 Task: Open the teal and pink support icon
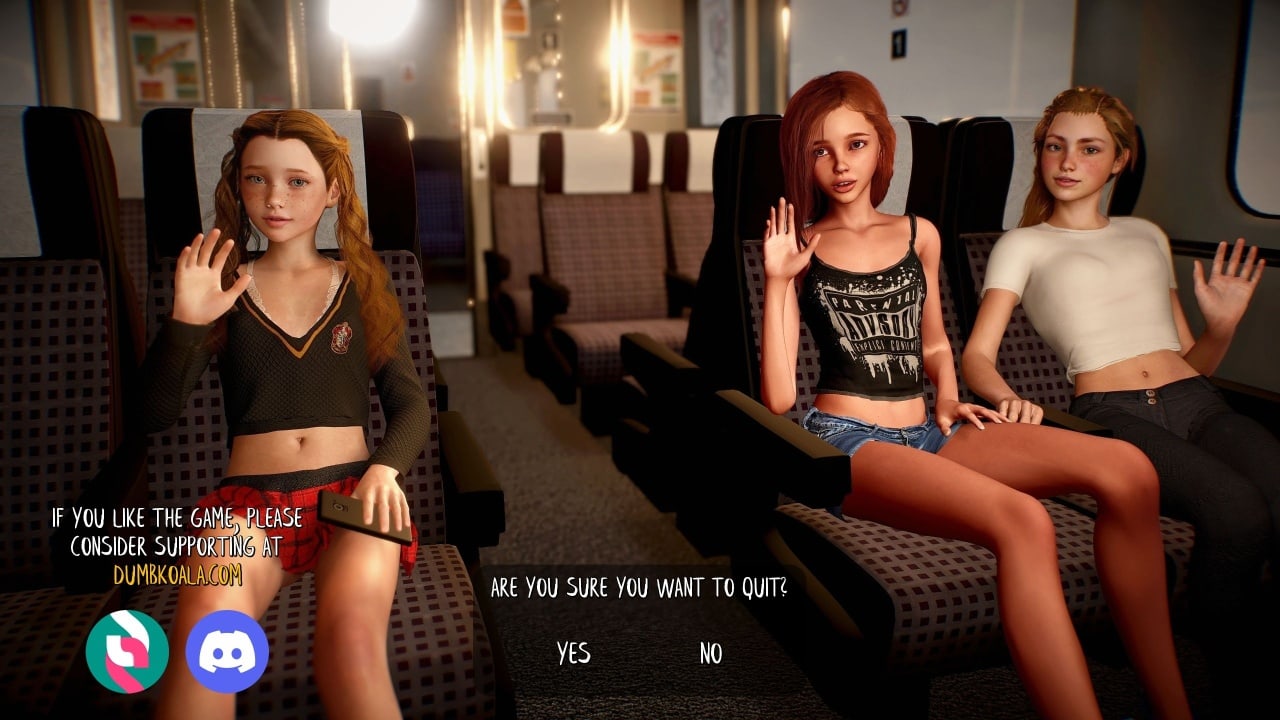[x=127, y=651]
